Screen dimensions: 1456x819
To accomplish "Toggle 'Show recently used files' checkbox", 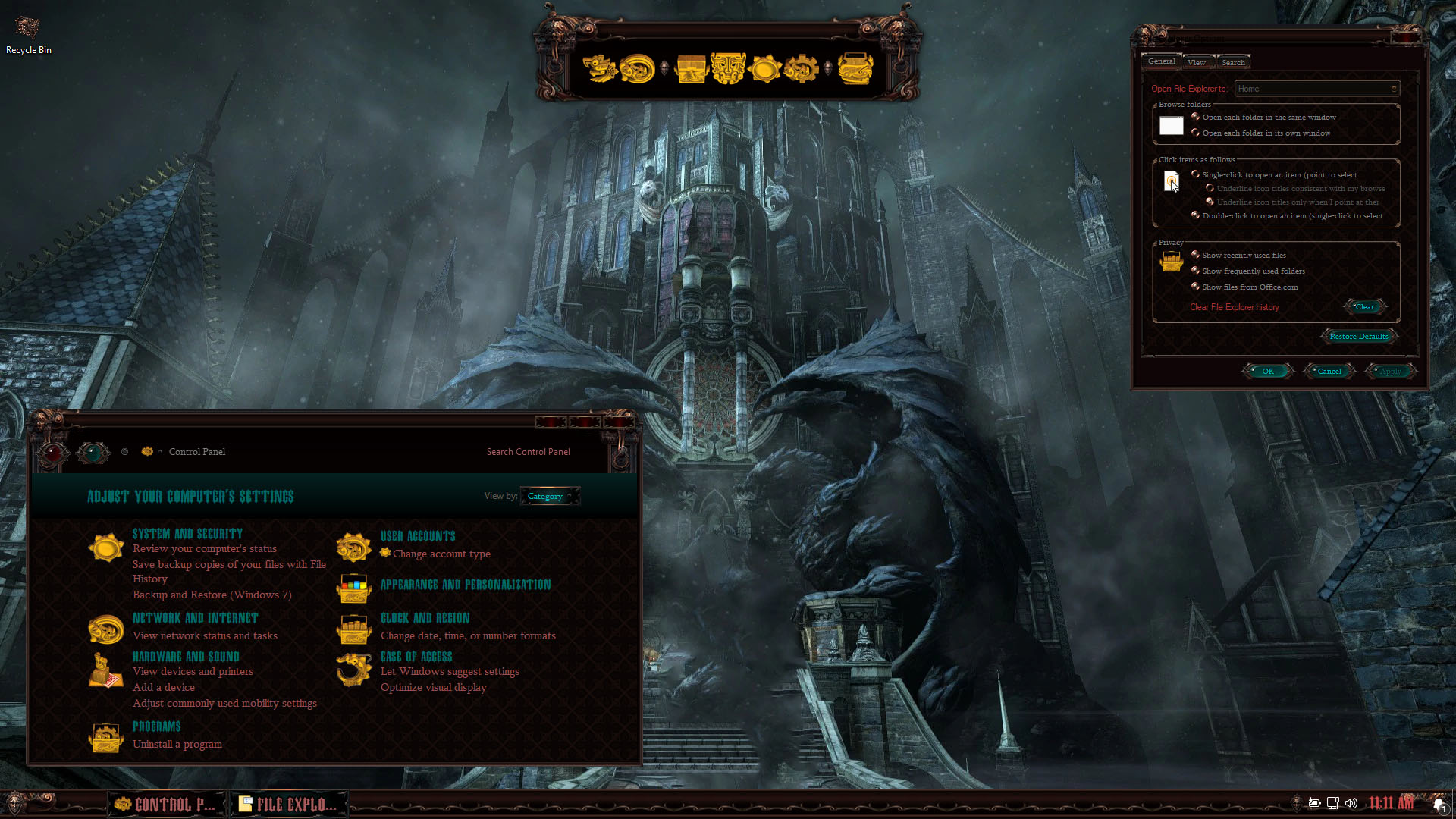I will click(1196, 255).
